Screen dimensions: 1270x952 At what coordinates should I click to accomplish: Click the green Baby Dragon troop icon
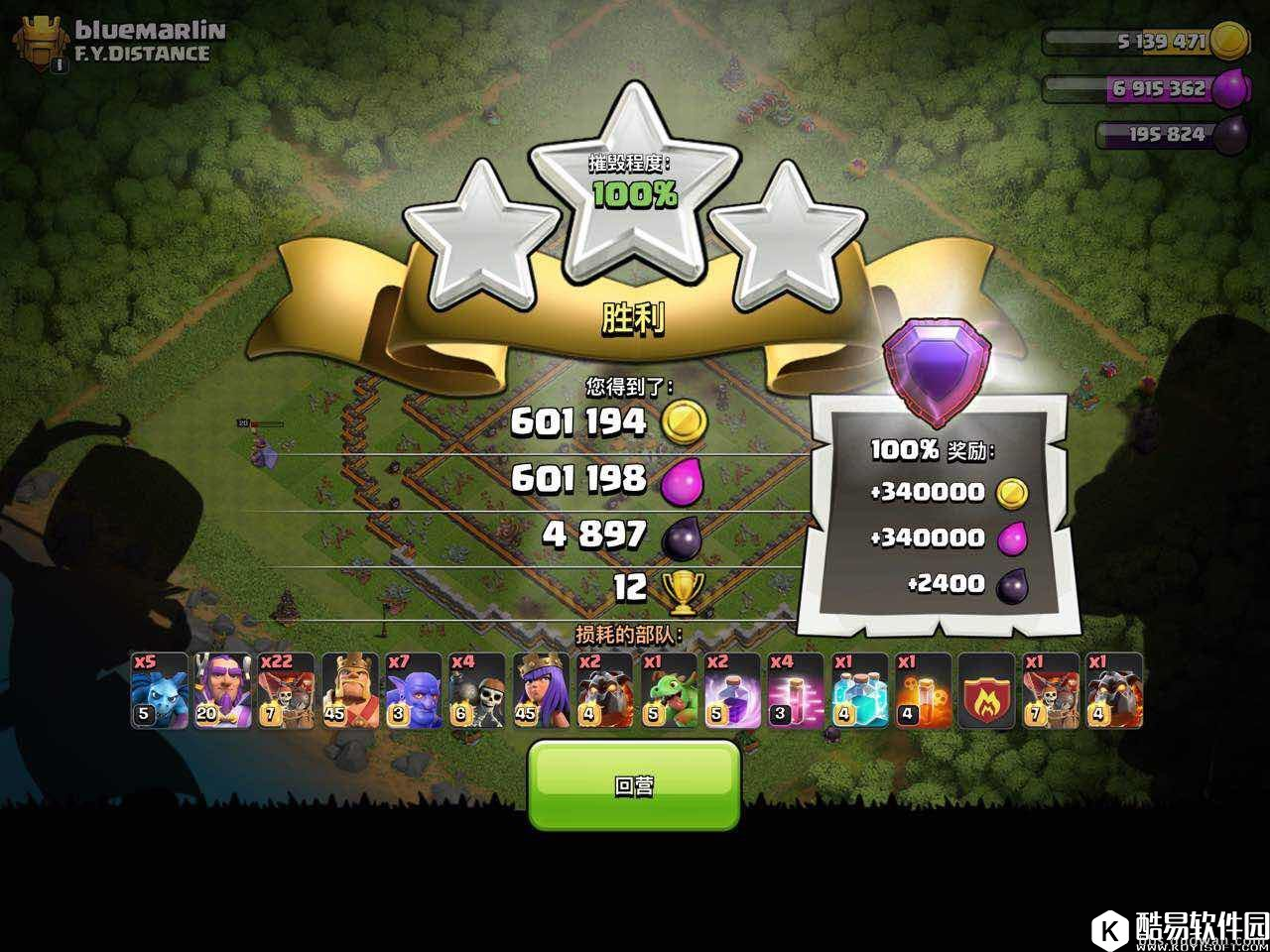pos(668,691)
